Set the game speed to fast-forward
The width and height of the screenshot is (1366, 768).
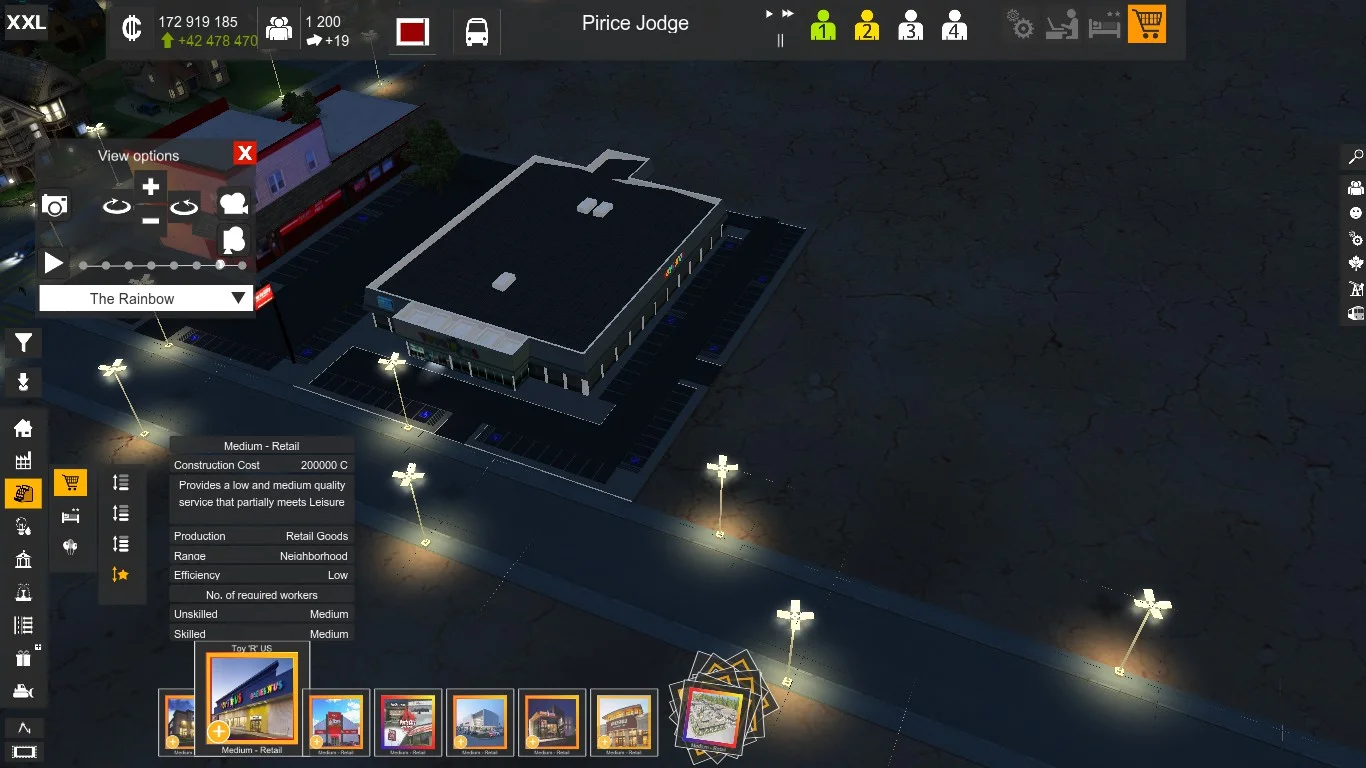click(x=788, y=14)
